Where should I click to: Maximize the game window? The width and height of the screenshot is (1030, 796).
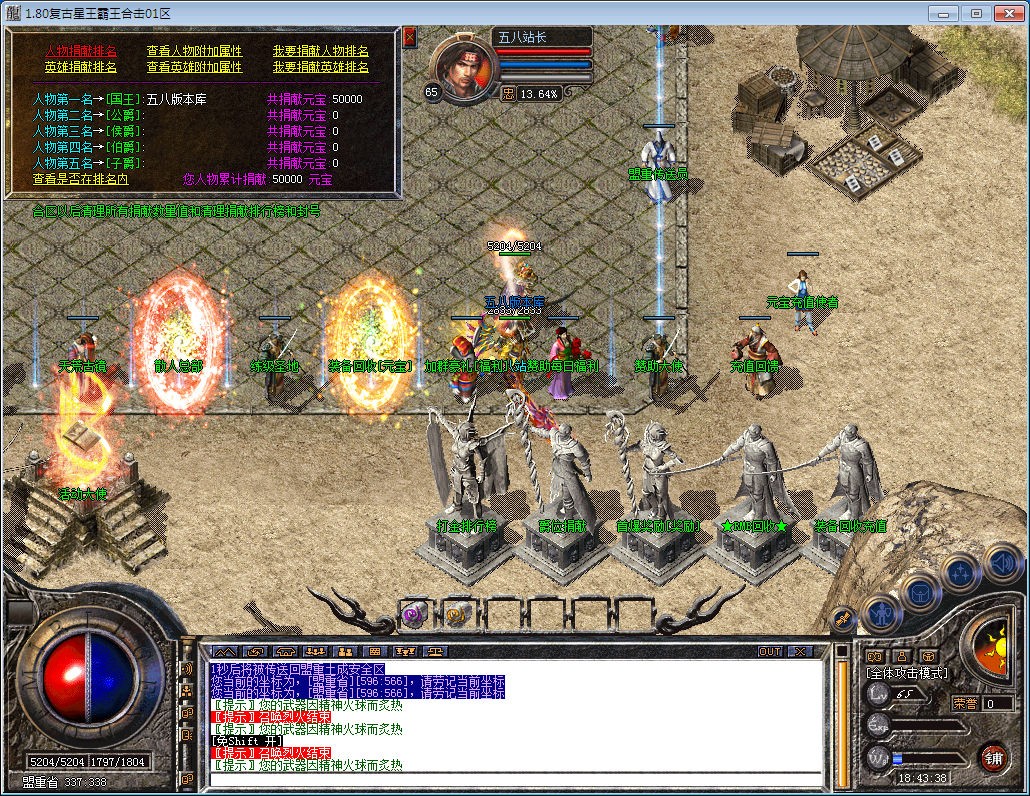(x=976, y=14)
